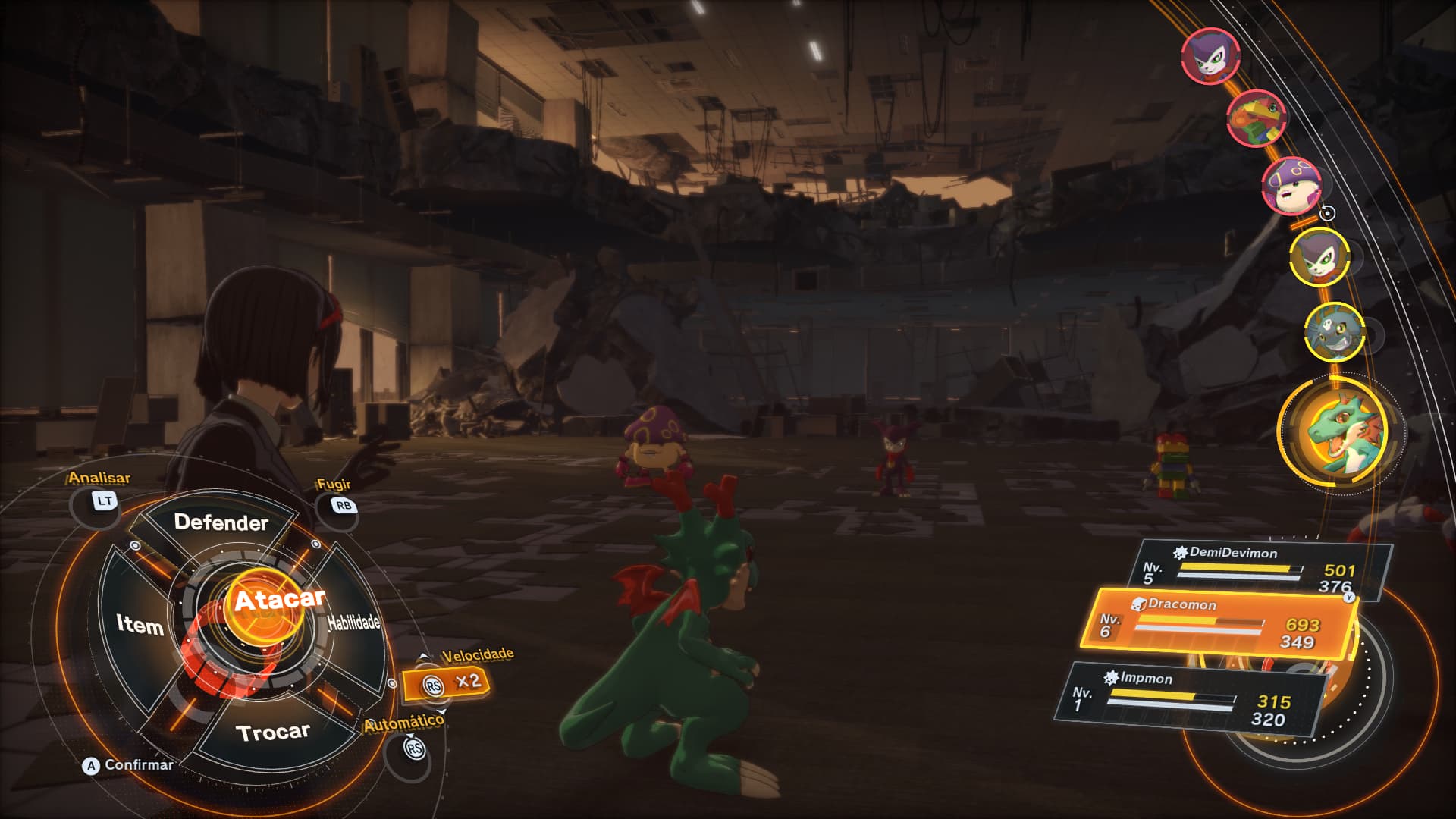Select Defender on the command wheel
The height and width of the screenshot is (819, 1456).
(221, 522)
